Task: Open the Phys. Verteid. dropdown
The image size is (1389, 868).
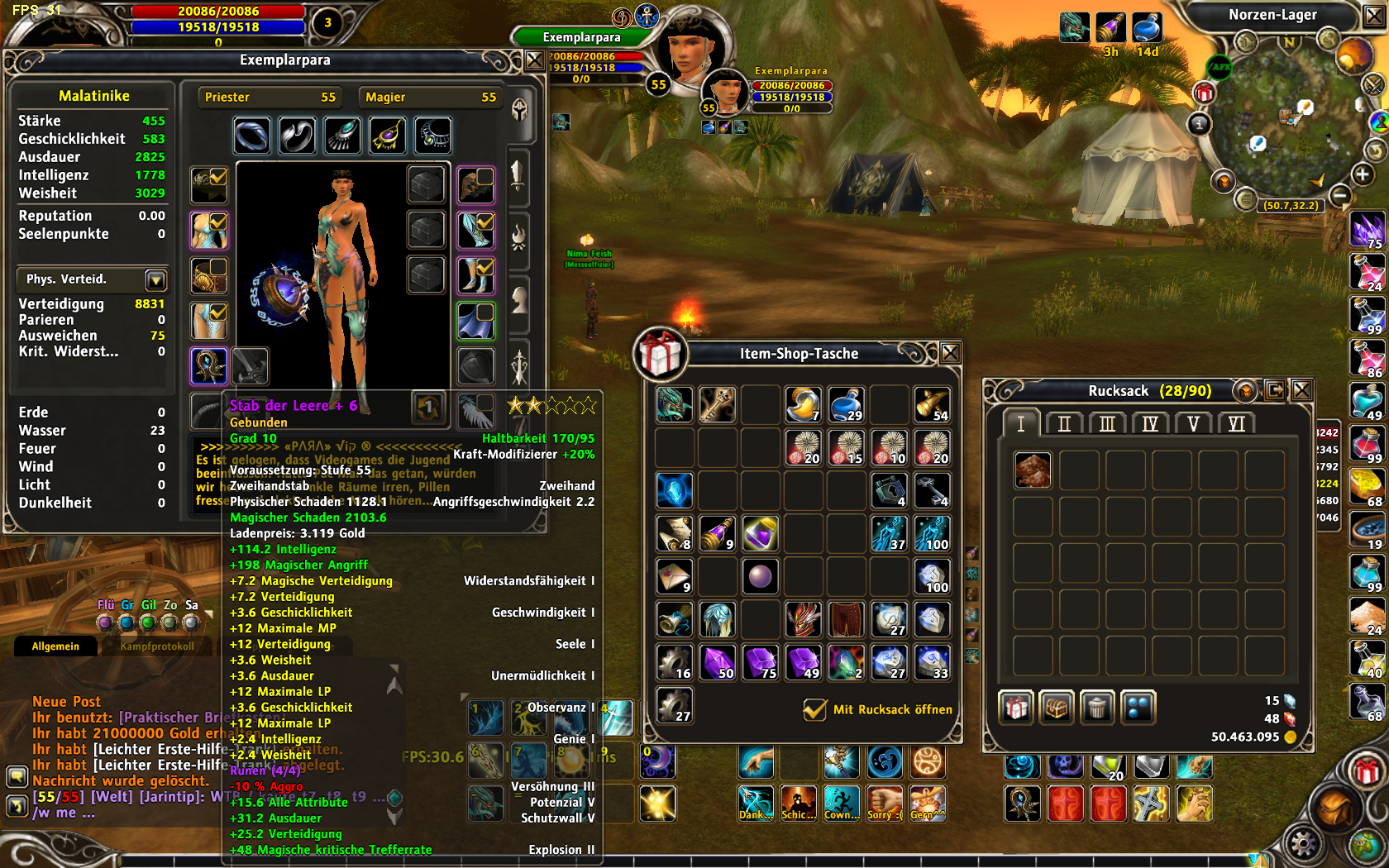Action: tap(155, 279)
